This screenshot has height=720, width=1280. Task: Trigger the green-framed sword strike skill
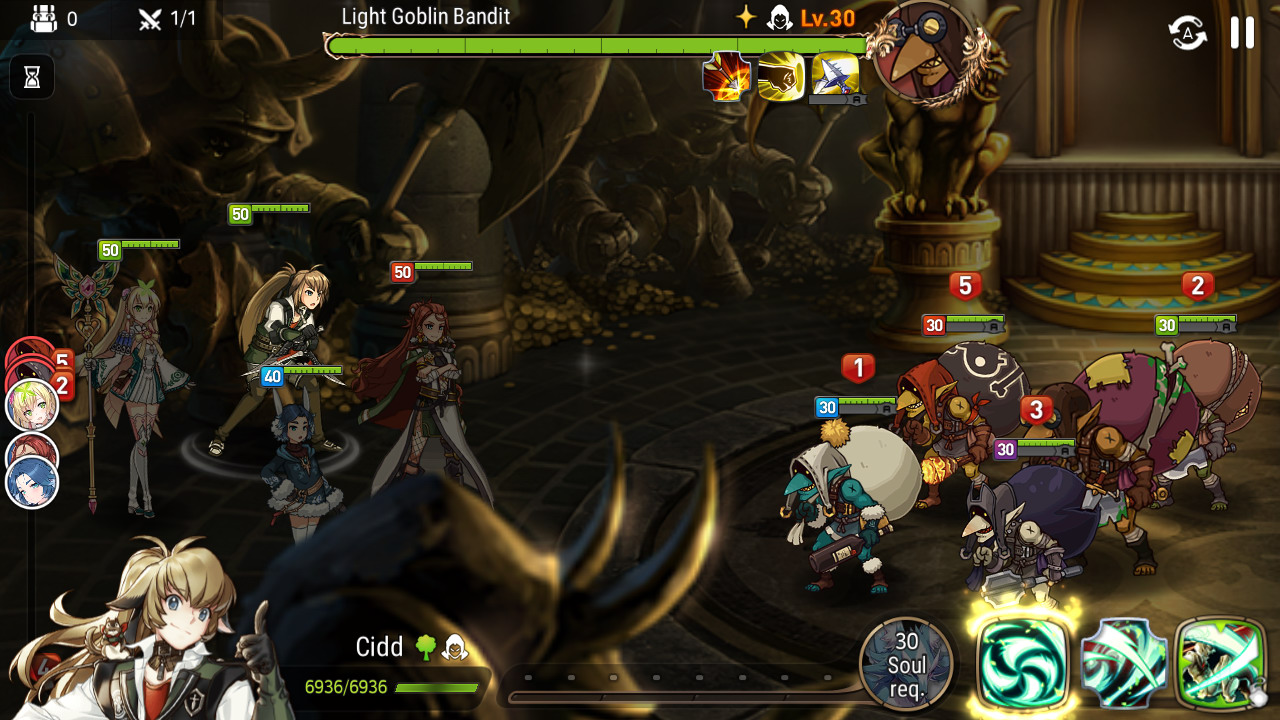[1221, 663]
